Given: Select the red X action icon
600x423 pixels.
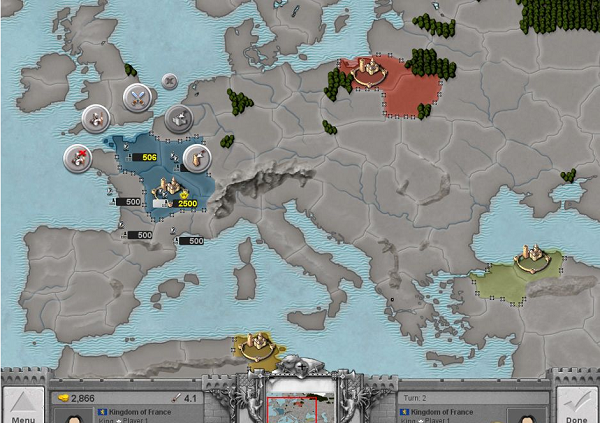Looking at the screenshot, I should coord(77,155).
